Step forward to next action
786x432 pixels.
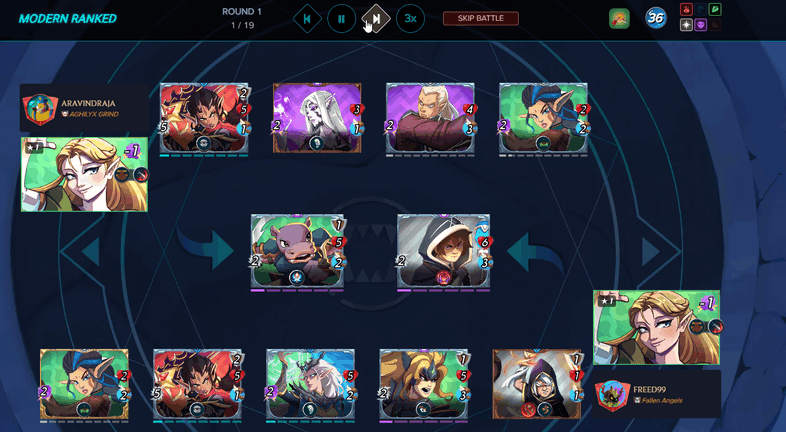(x=375, y=18)
